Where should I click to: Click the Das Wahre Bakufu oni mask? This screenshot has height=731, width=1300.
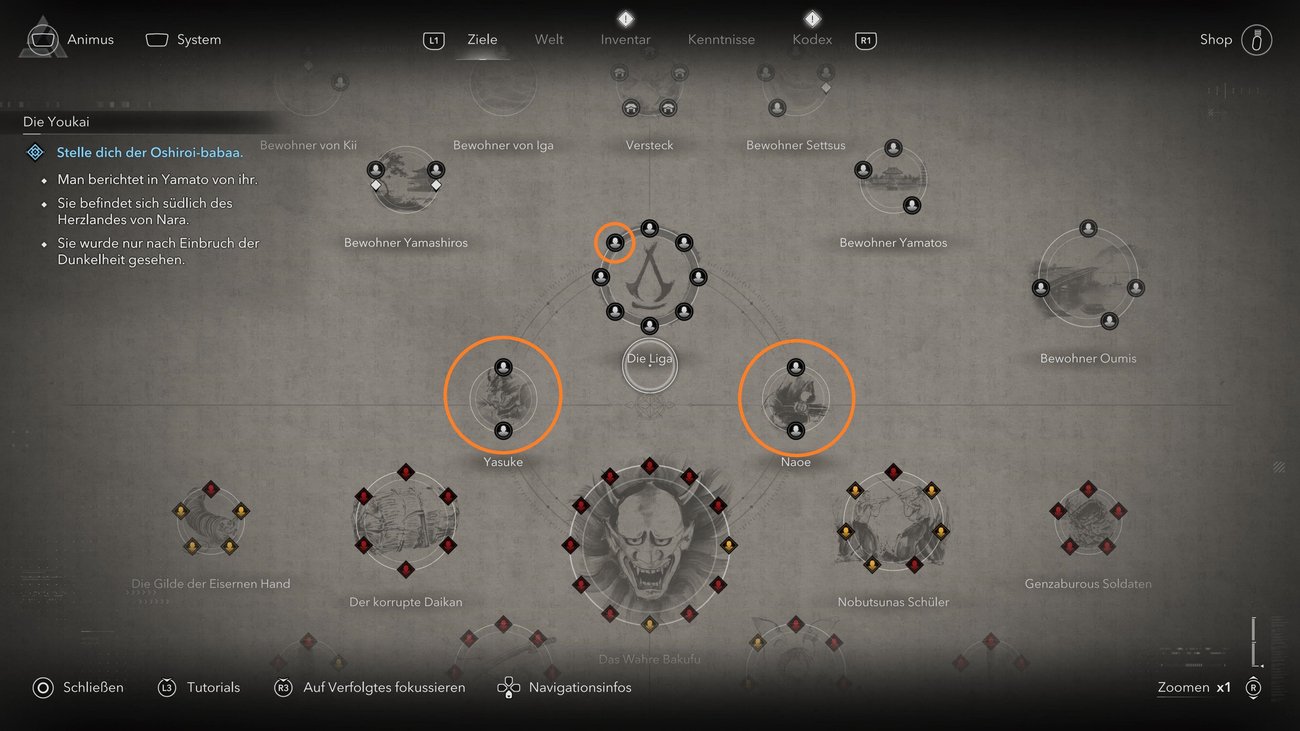650,545
